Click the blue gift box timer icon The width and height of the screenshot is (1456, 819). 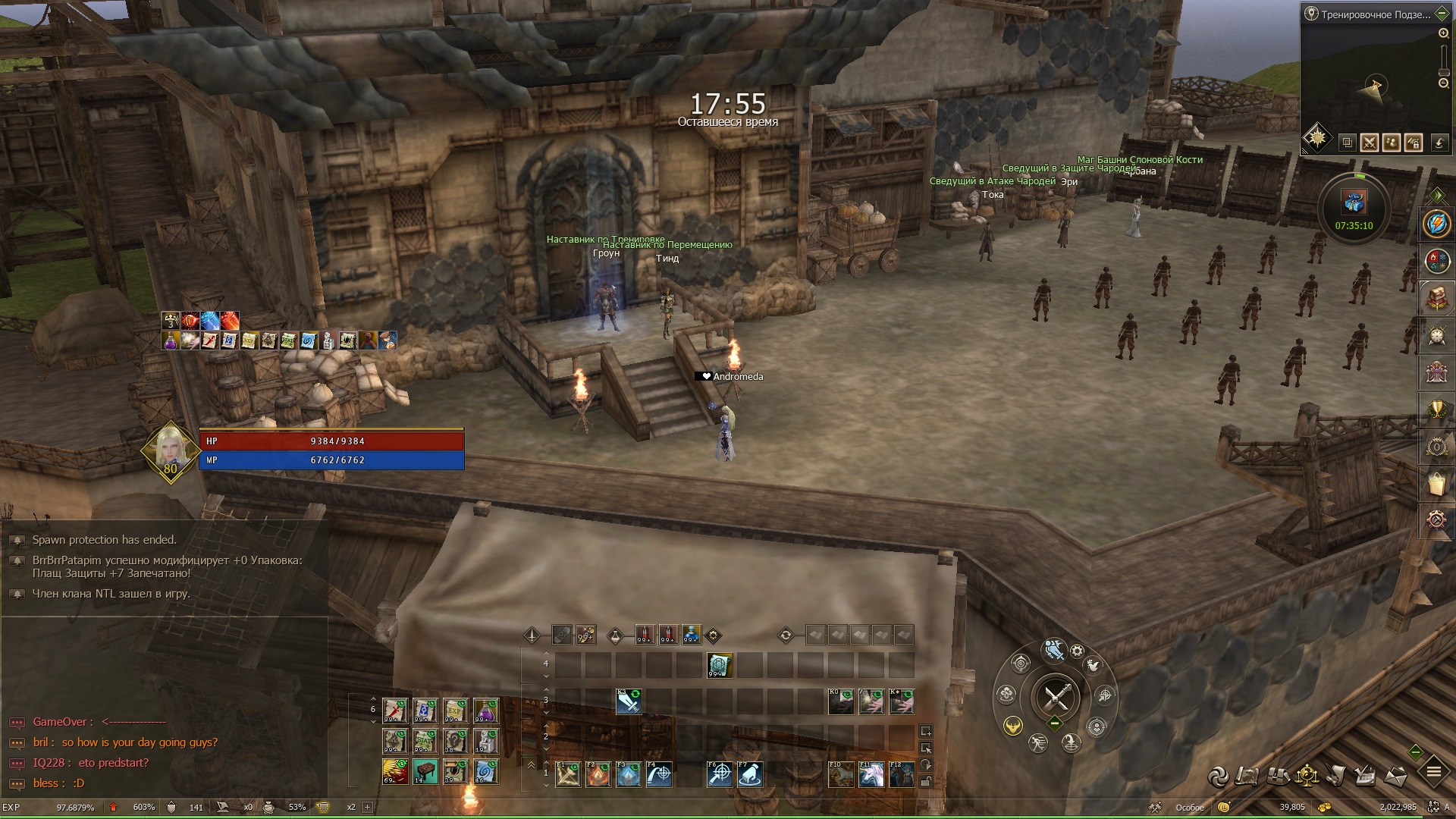coord(1354,202)
